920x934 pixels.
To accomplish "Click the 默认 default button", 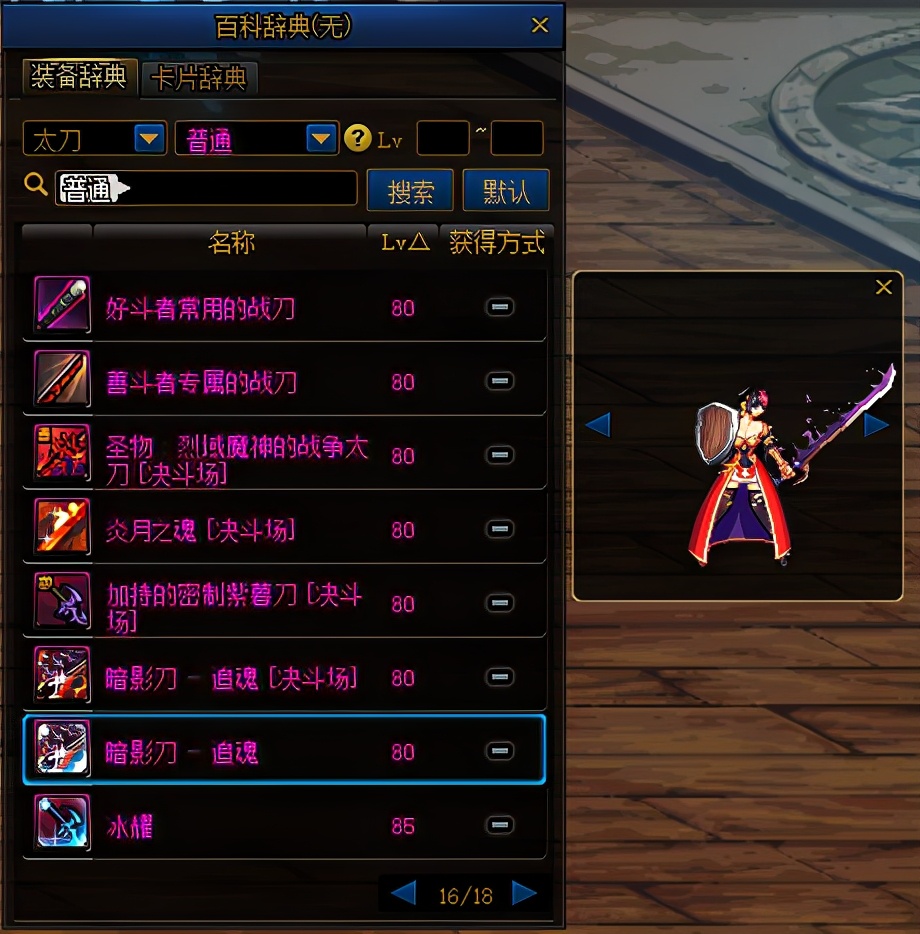I will pyautogui.click(x=506, y=190).
